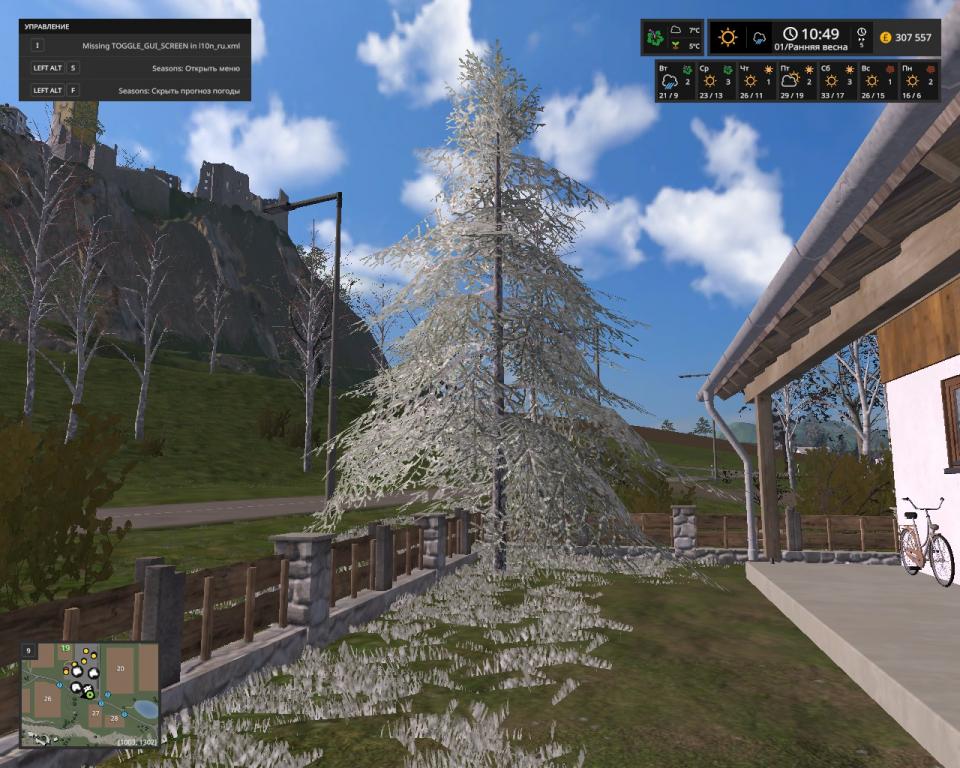The height and width of the screenshot is (768, 960).
Task: Select field 26 on the minimap
Action: coord(47,698)
